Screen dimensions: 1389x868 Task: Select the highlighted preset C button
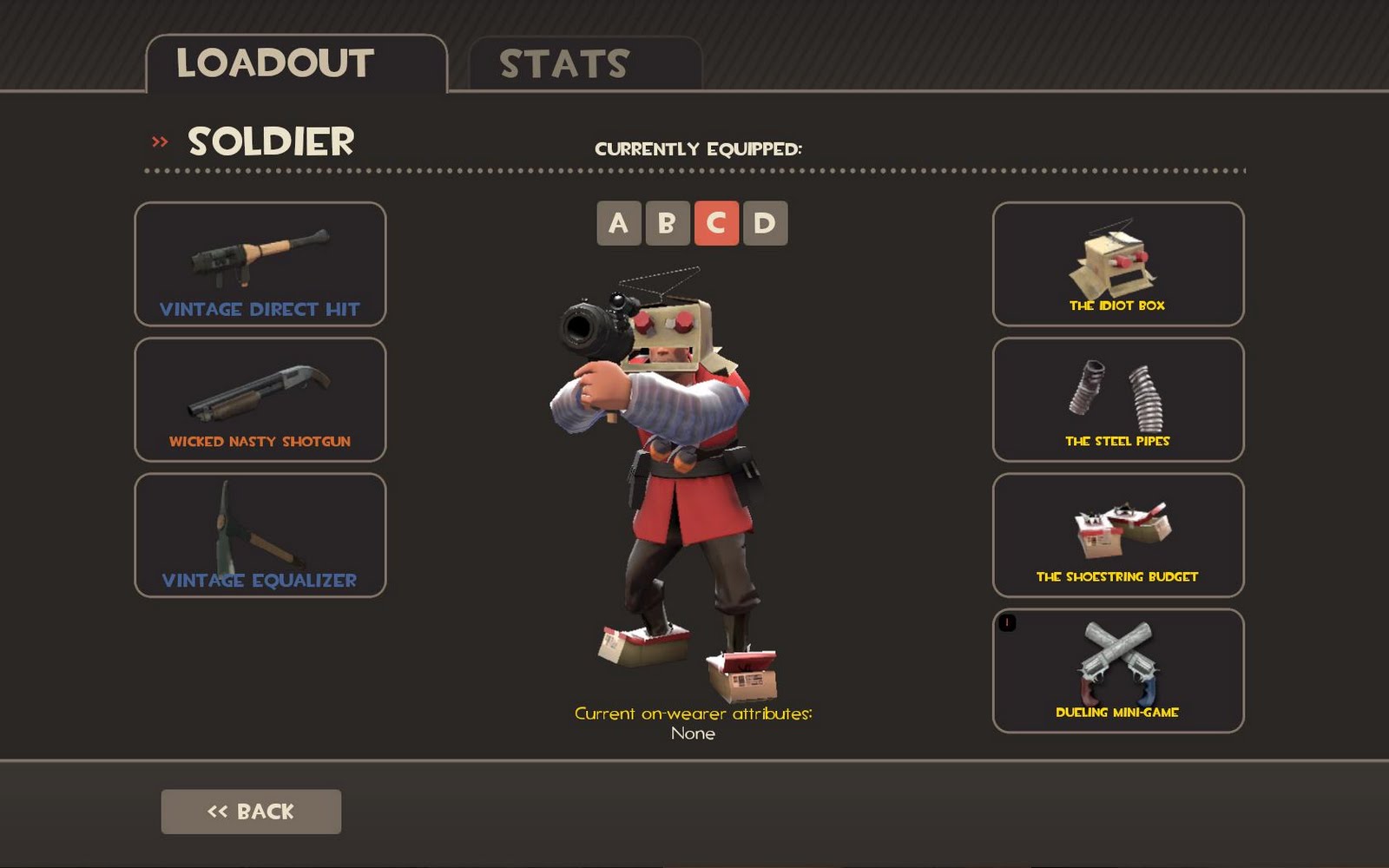pos(716,223)
